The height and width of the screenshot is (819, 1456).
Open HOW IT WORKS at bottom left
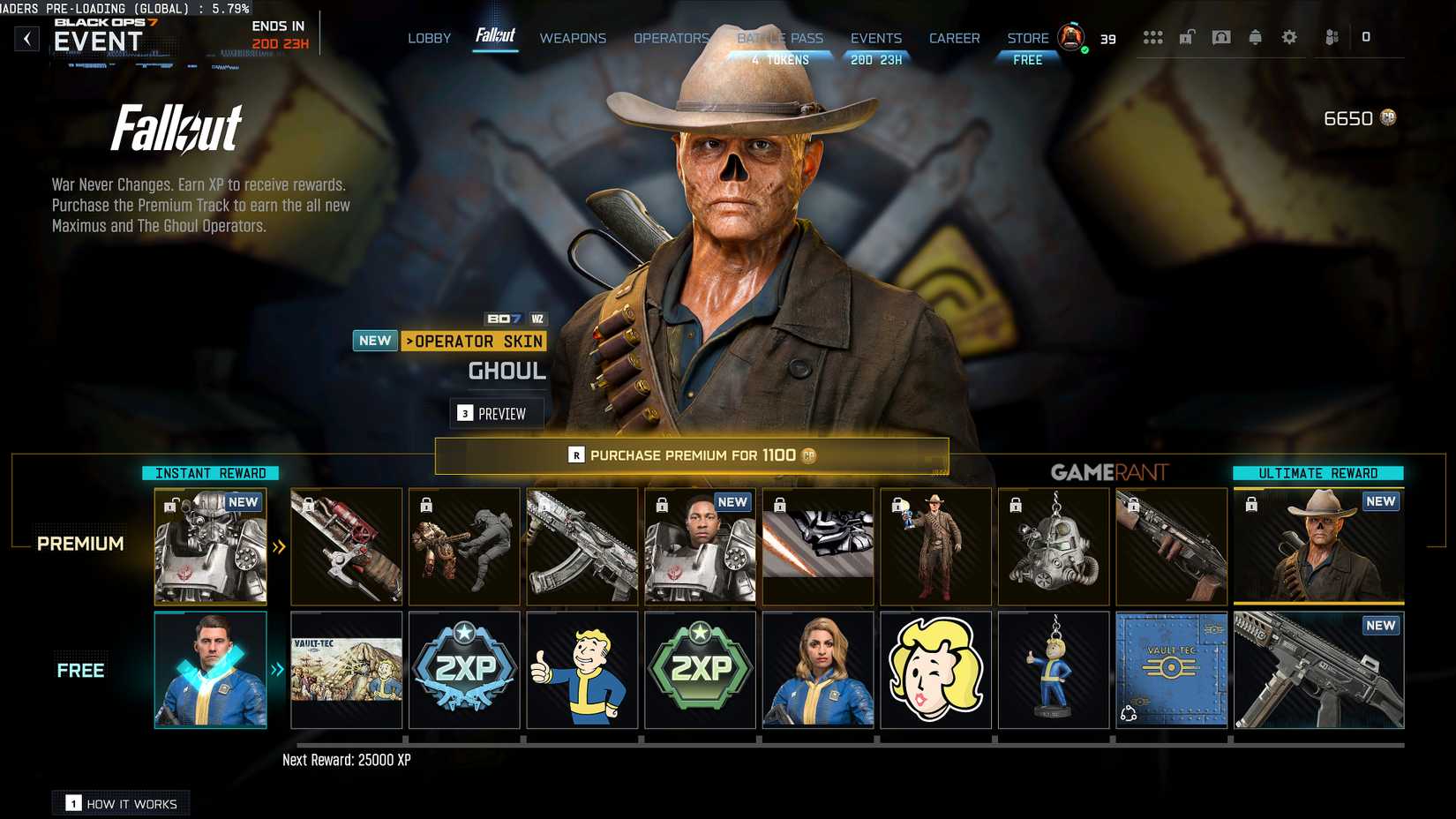120,802
